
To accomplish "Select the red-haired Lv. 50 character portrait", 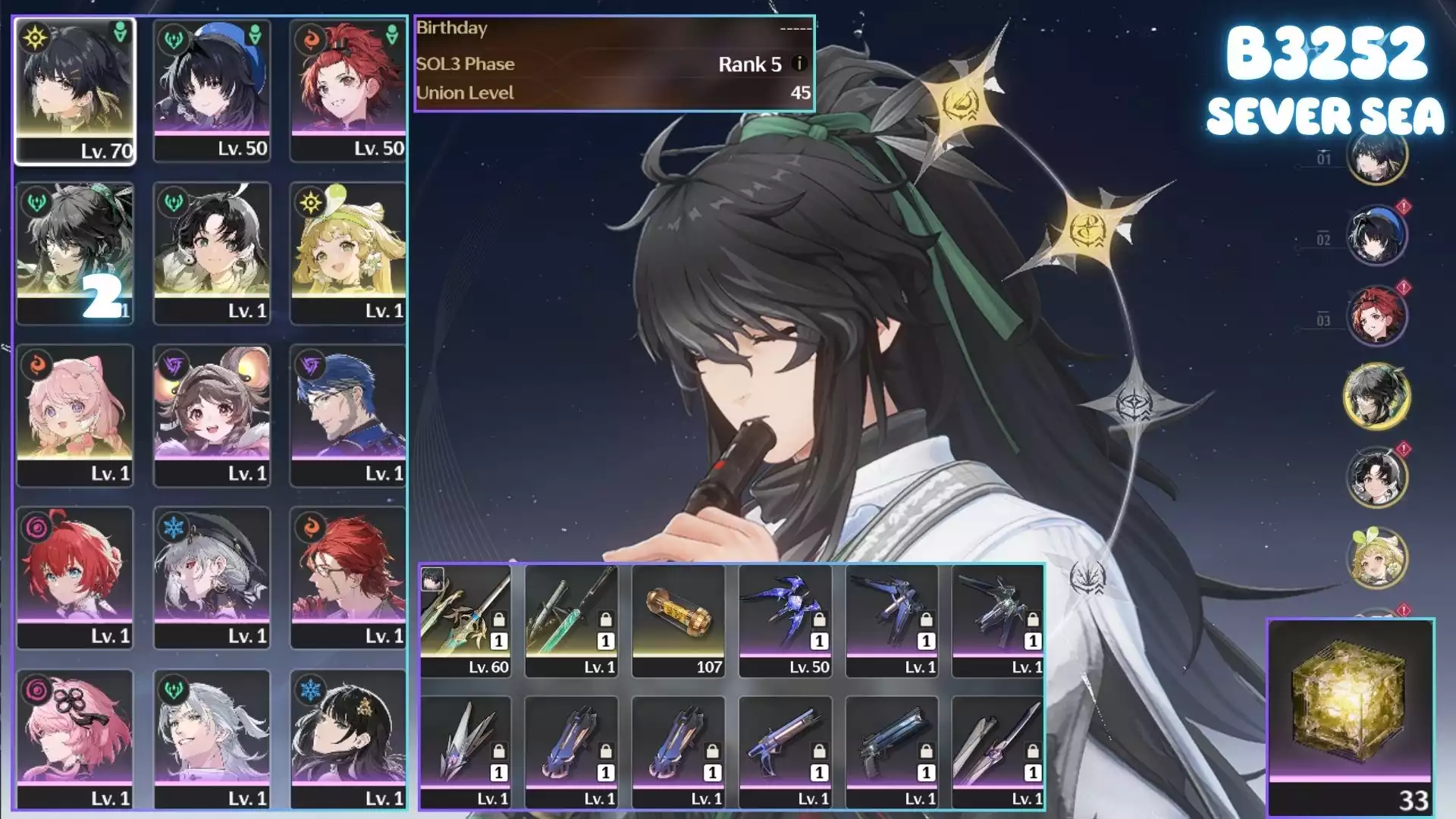I will pos(348,89).
